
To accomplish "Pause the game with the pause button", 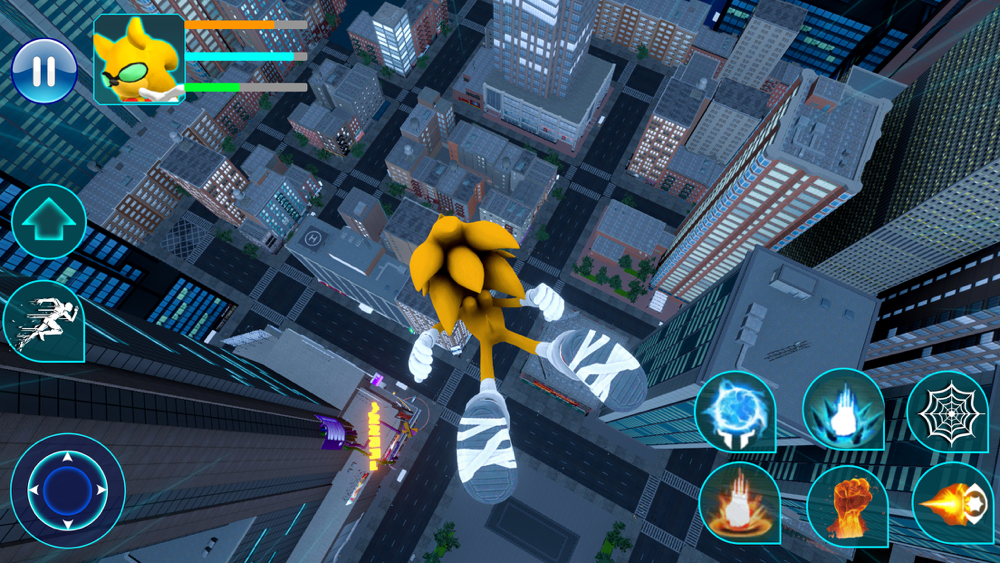I will point(44,70).
